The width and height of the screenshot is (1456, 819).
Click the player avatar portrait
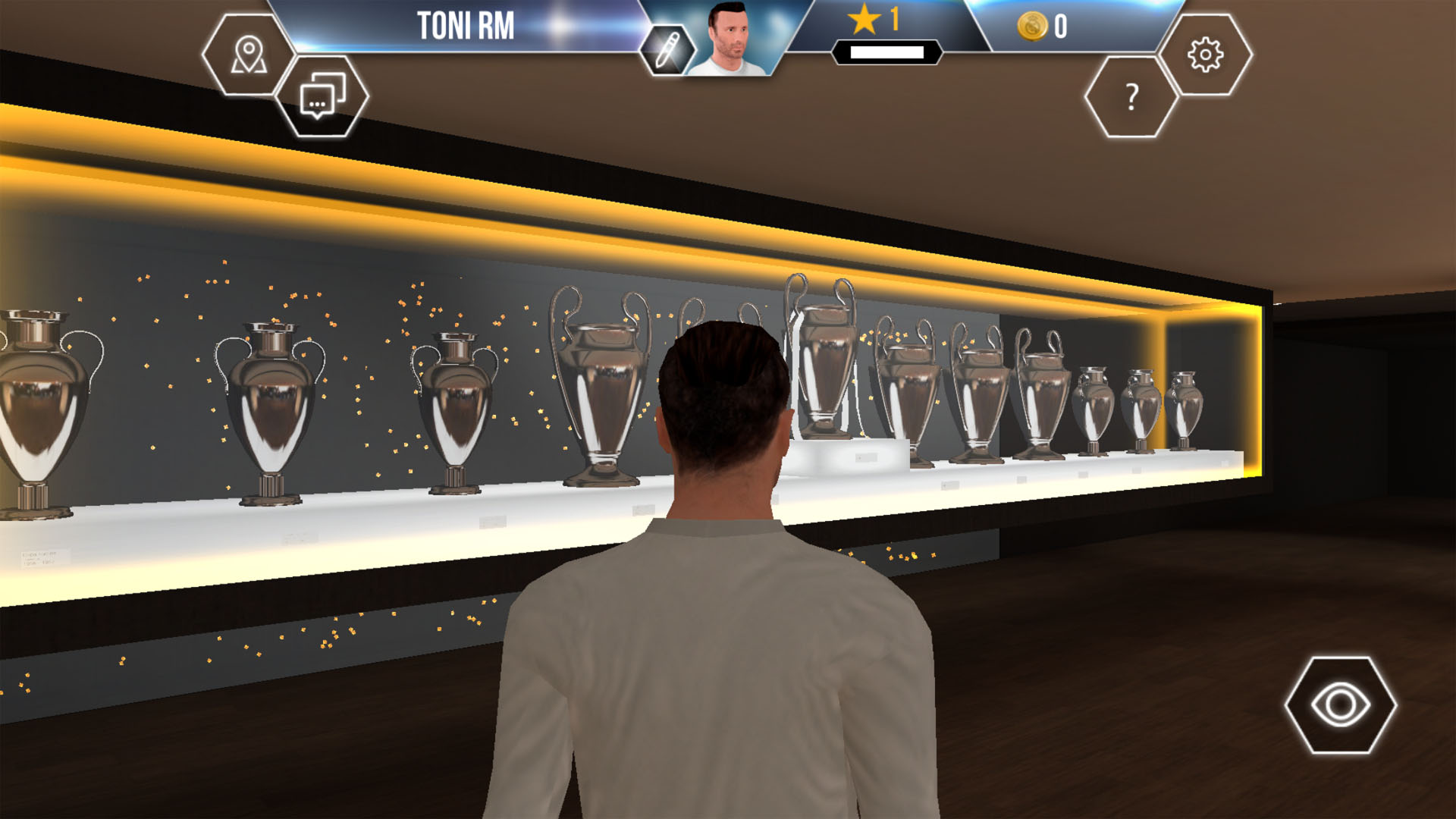(x=729, y=39)
